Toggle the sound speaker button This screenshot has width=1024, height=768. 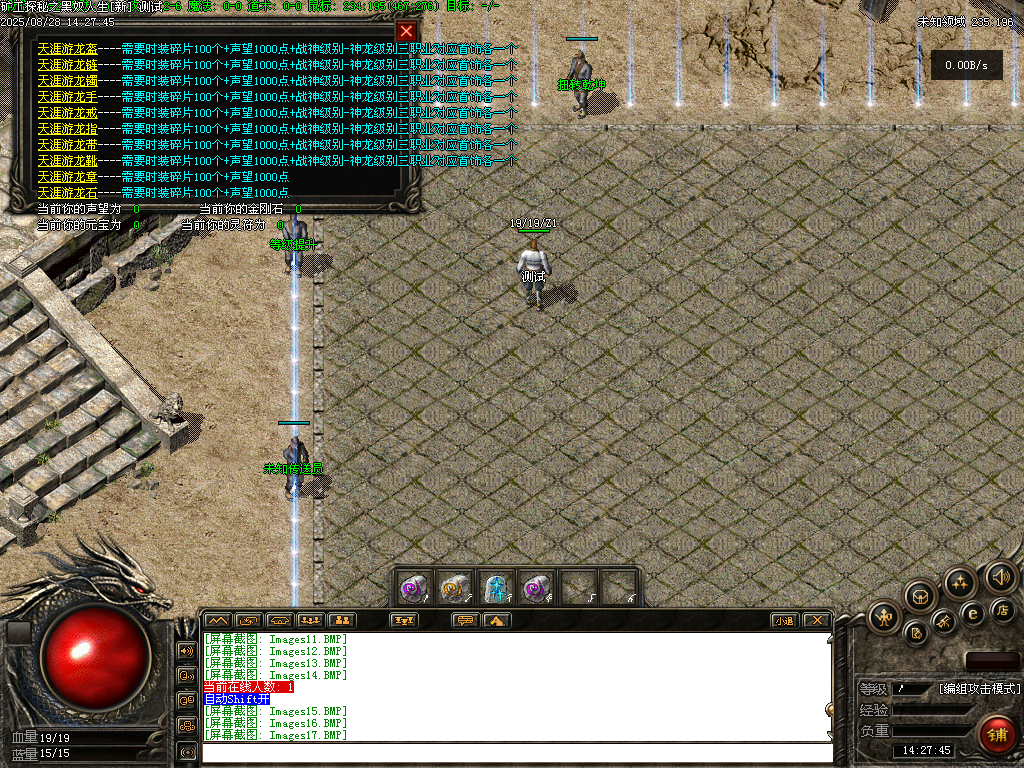pyautogui.click(x=1000, y=576)
